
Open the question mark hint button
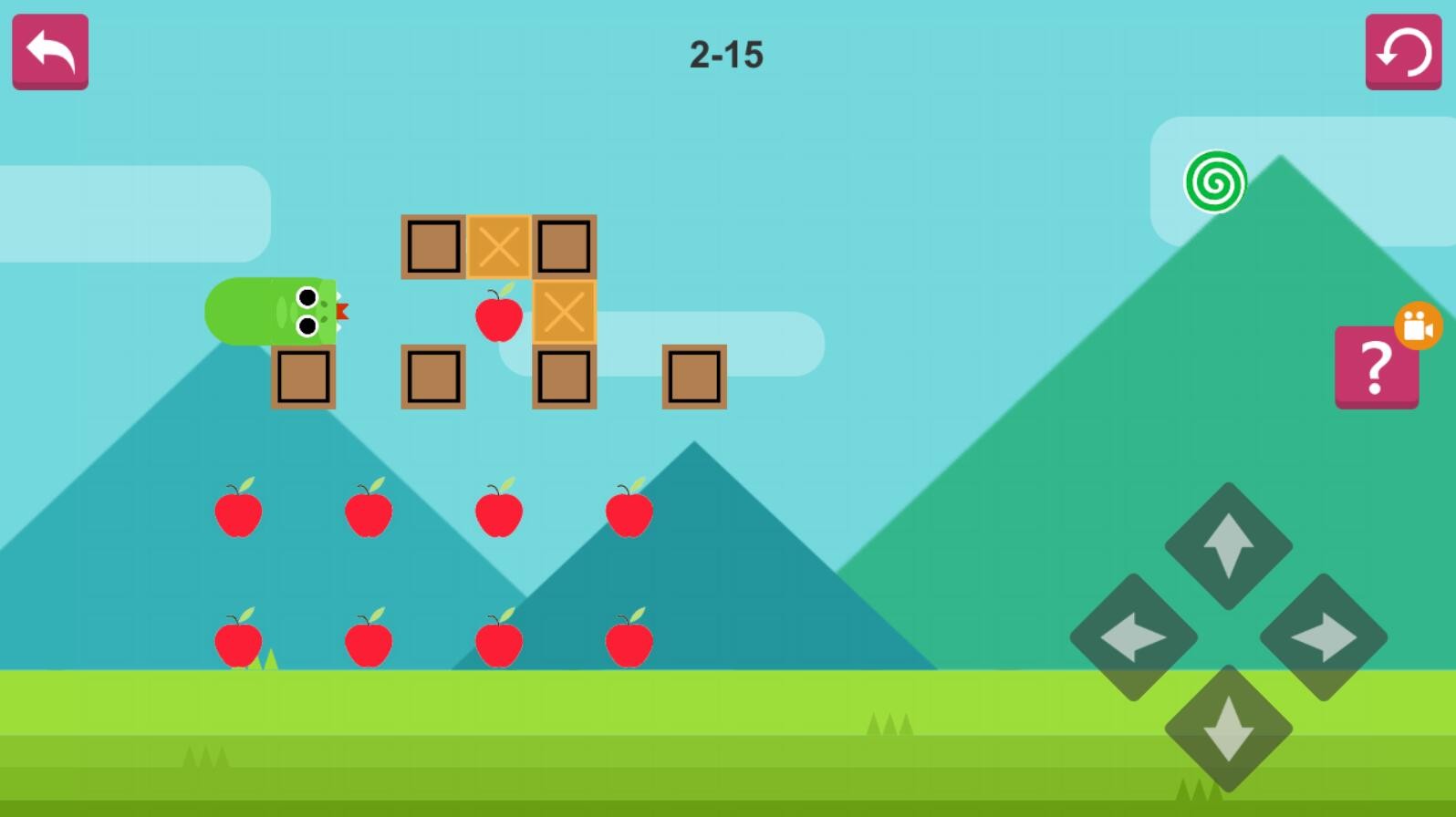tap(1375, 368)
